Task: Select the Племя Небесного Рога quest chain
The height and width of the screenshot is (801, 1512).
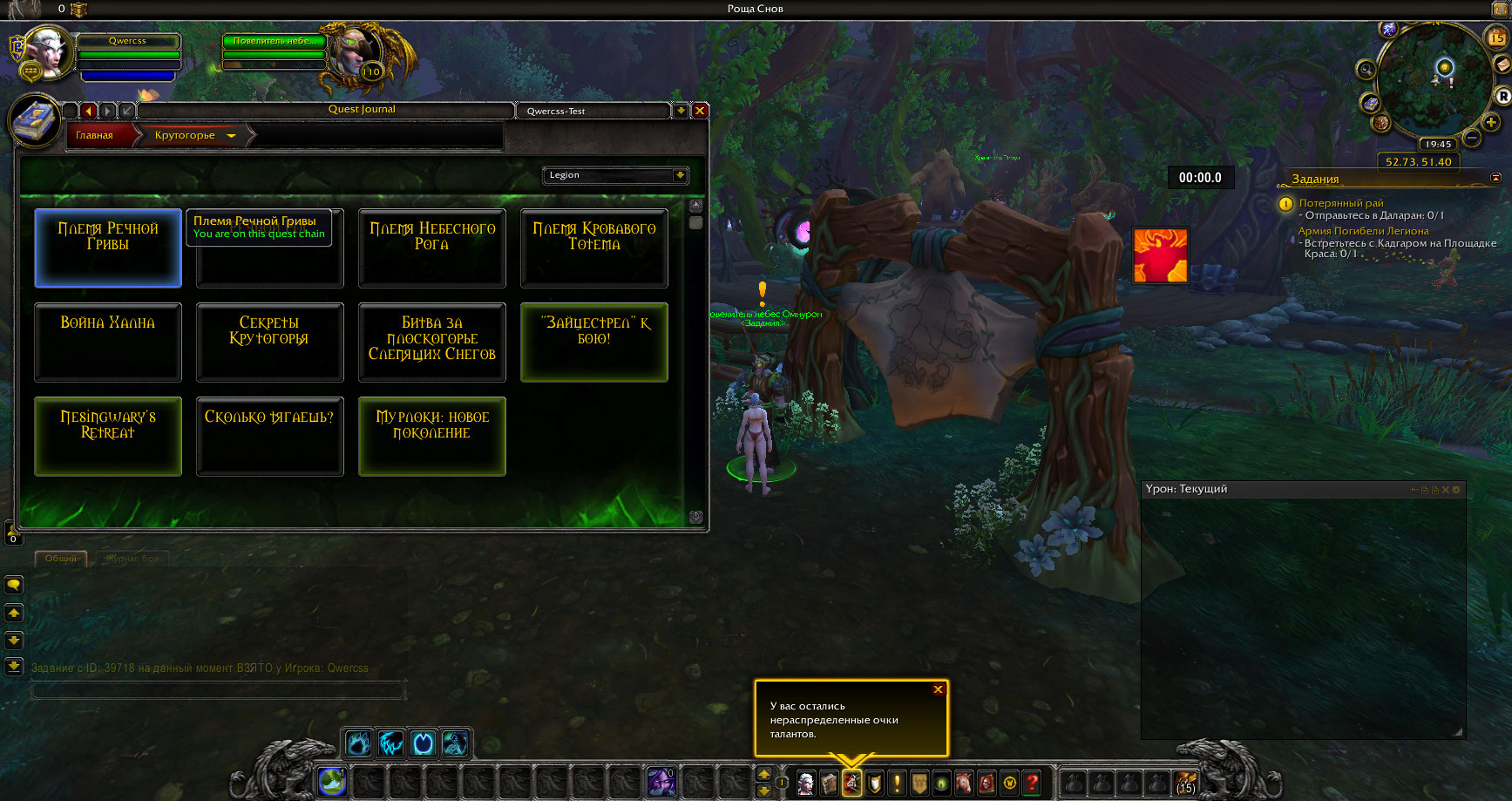Action: [x=431, y=248]
